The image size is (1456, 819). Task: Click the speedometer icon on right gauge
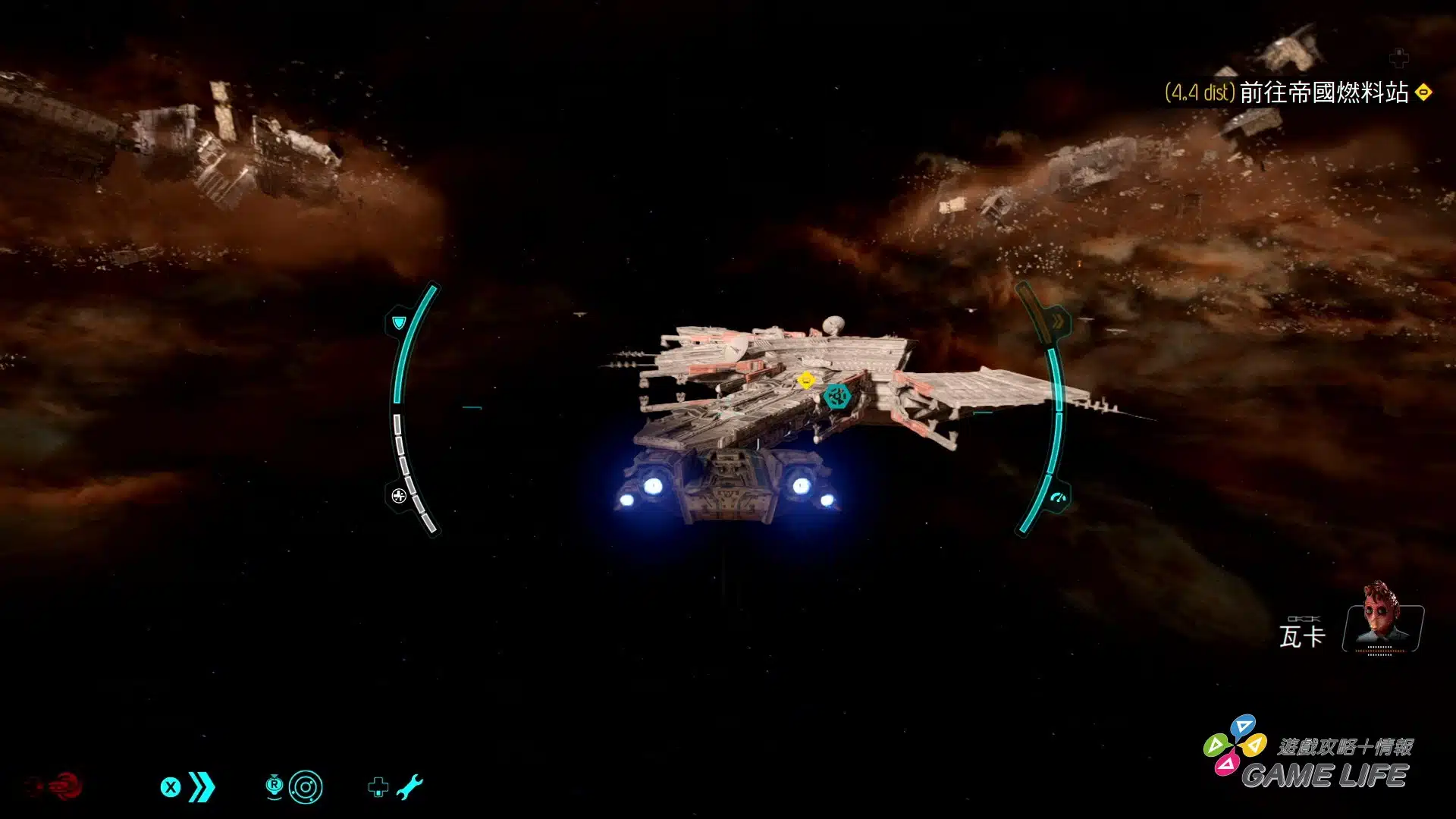coord(1059,498)
